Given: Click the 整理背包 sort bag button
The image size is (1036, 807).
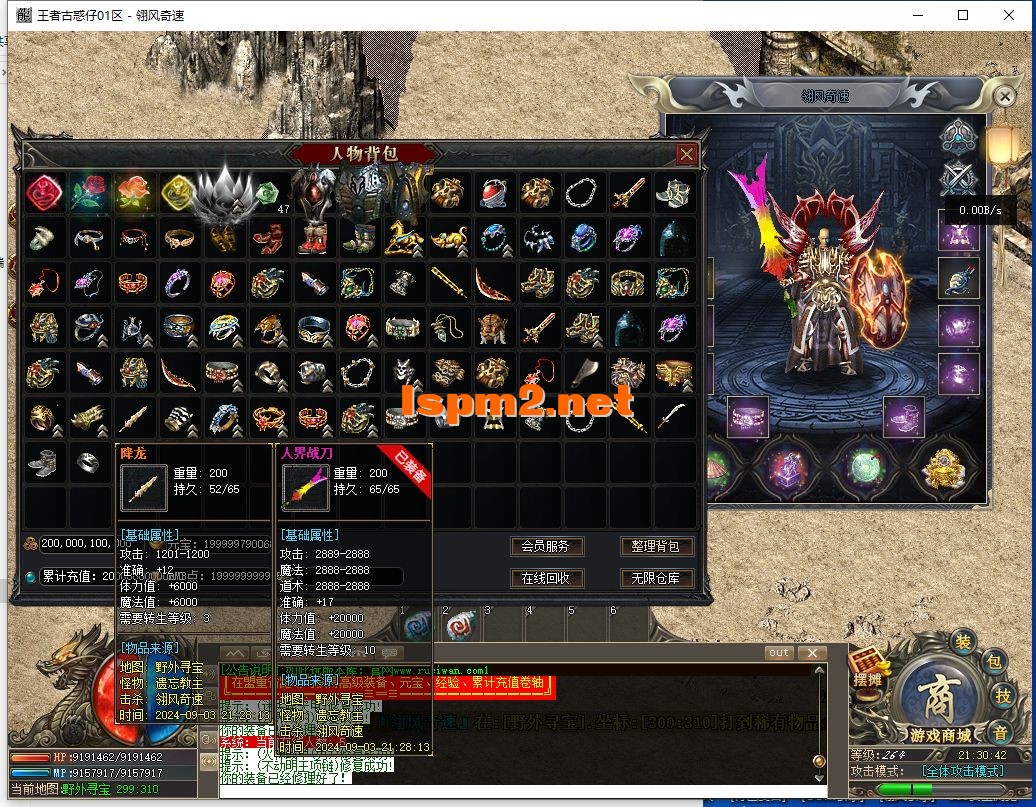Looking at the screenshot, I should point(656,546).
